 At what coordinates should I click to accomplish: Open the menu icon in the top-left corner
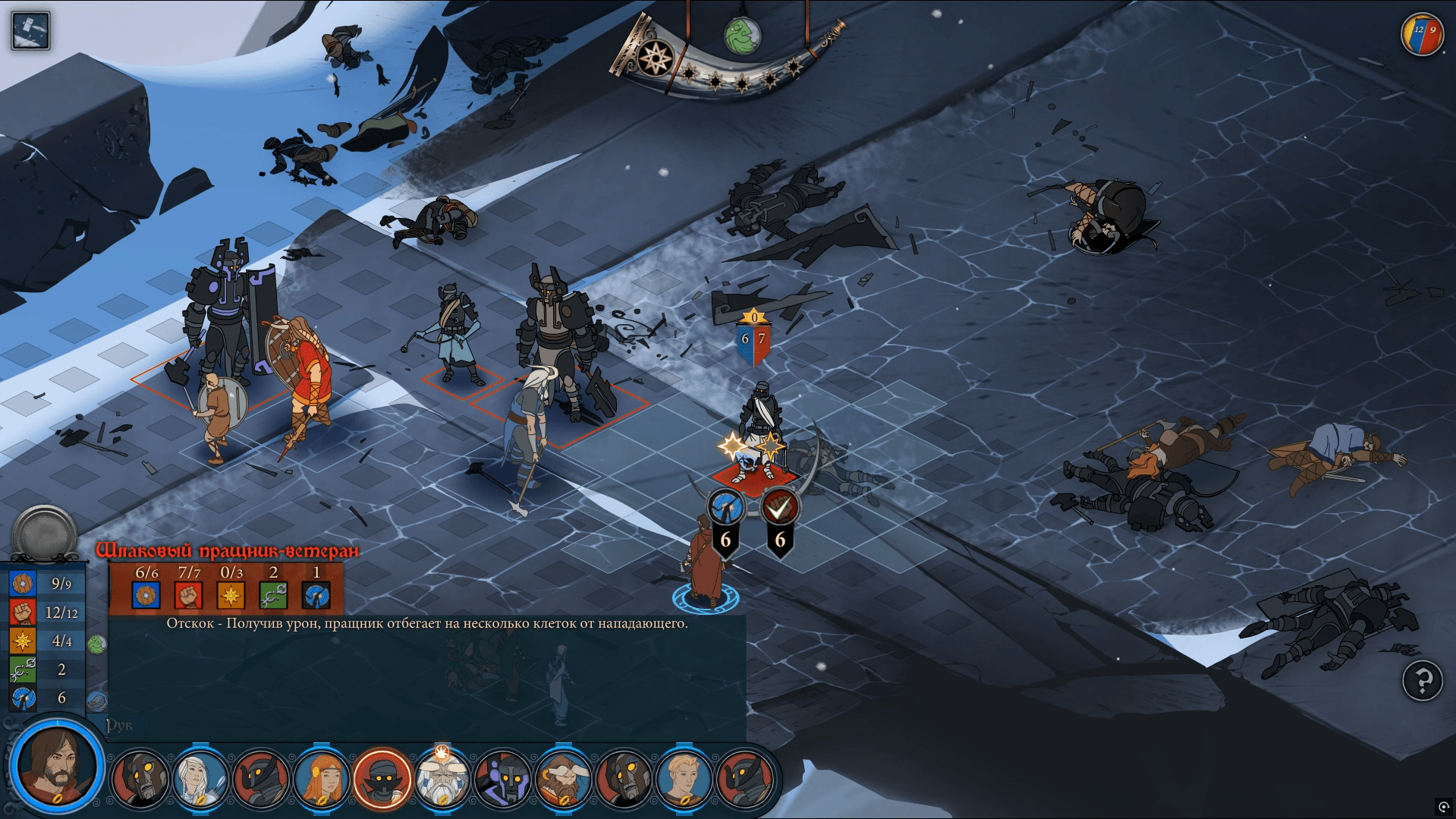coord(30,31)
